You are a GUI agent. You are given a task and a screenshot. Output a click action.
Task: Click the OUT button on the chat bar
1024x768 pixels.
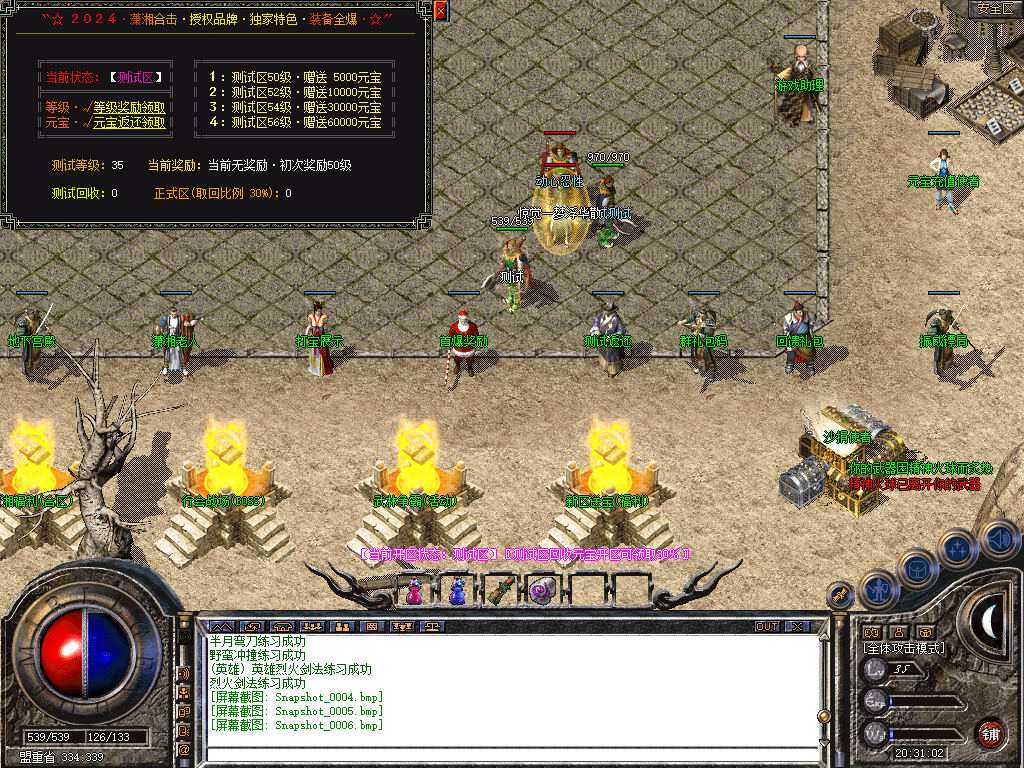coord(766,626)
